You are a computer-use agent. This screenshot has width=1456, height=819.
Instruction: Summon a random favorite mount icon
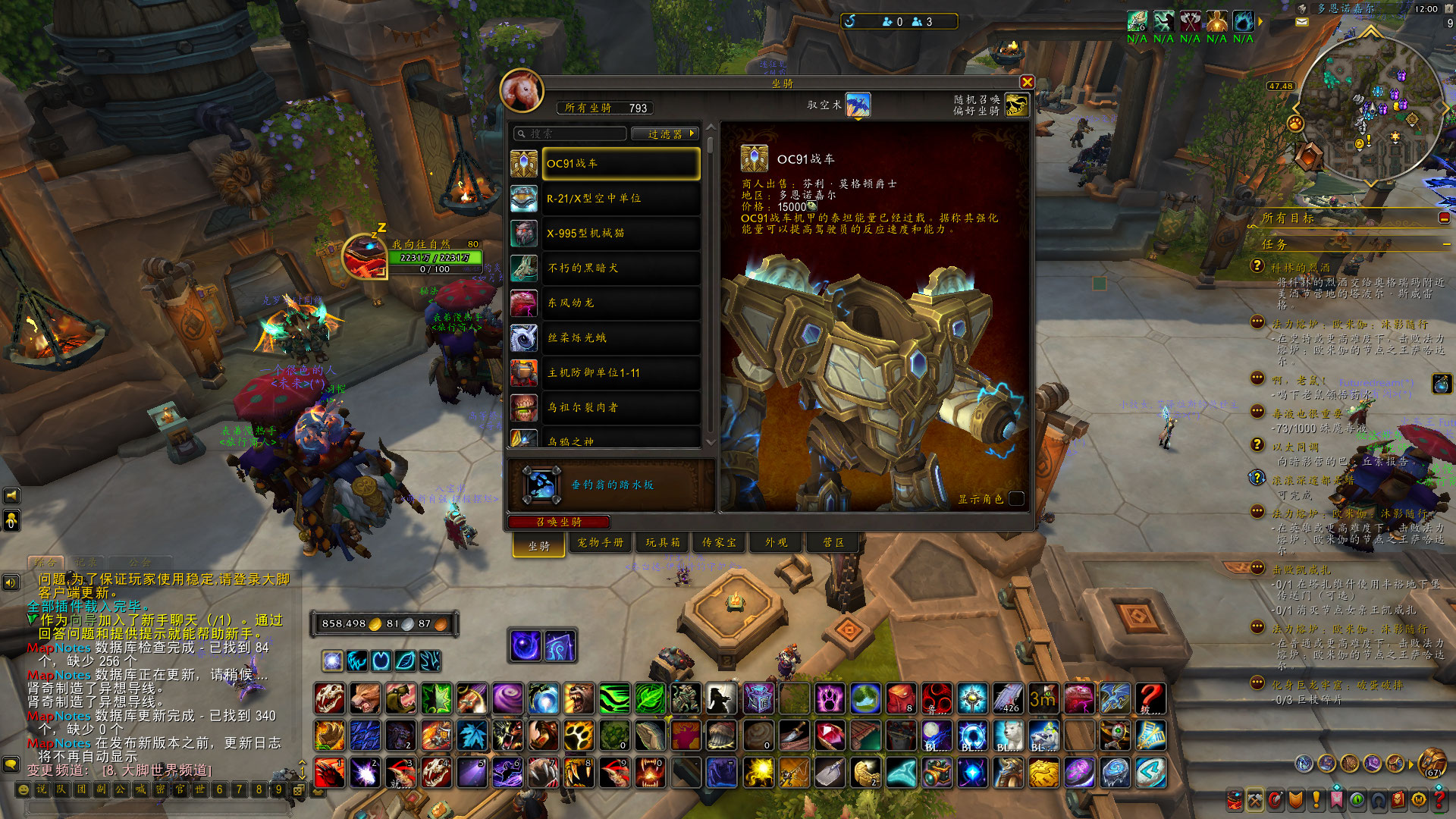click(1016, 105)
